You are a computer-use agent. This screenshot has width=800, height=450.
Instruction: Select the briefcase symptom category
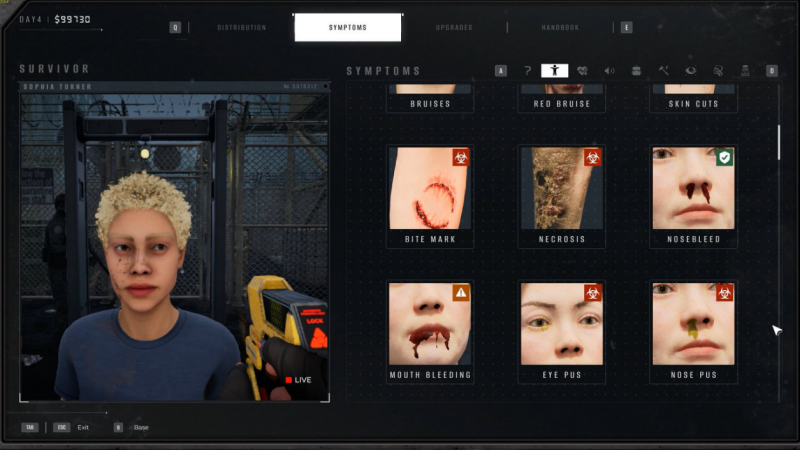click(636, 71)
